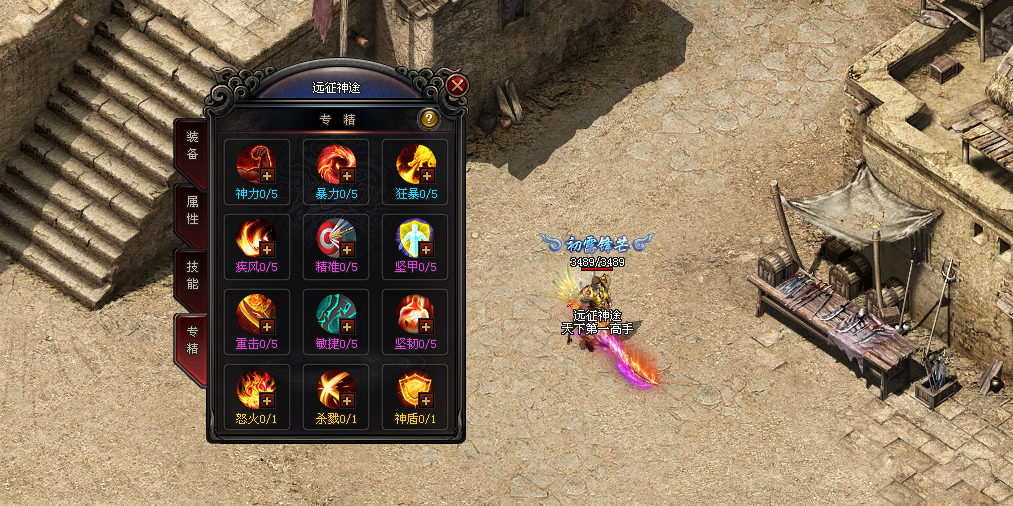Viewport: 1013px width, 506px height.
Task: Select the 精准 target icon
Action: [335, 237]
